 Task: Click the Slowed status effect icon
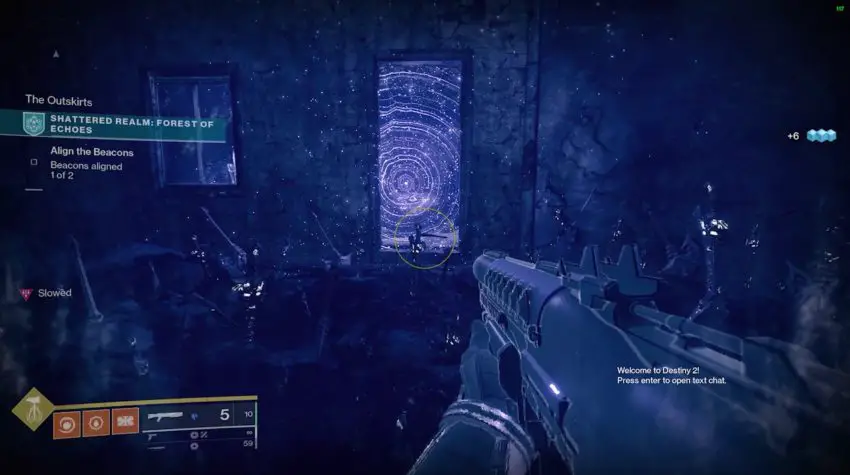pyautogui.click(x=26, y=293)
